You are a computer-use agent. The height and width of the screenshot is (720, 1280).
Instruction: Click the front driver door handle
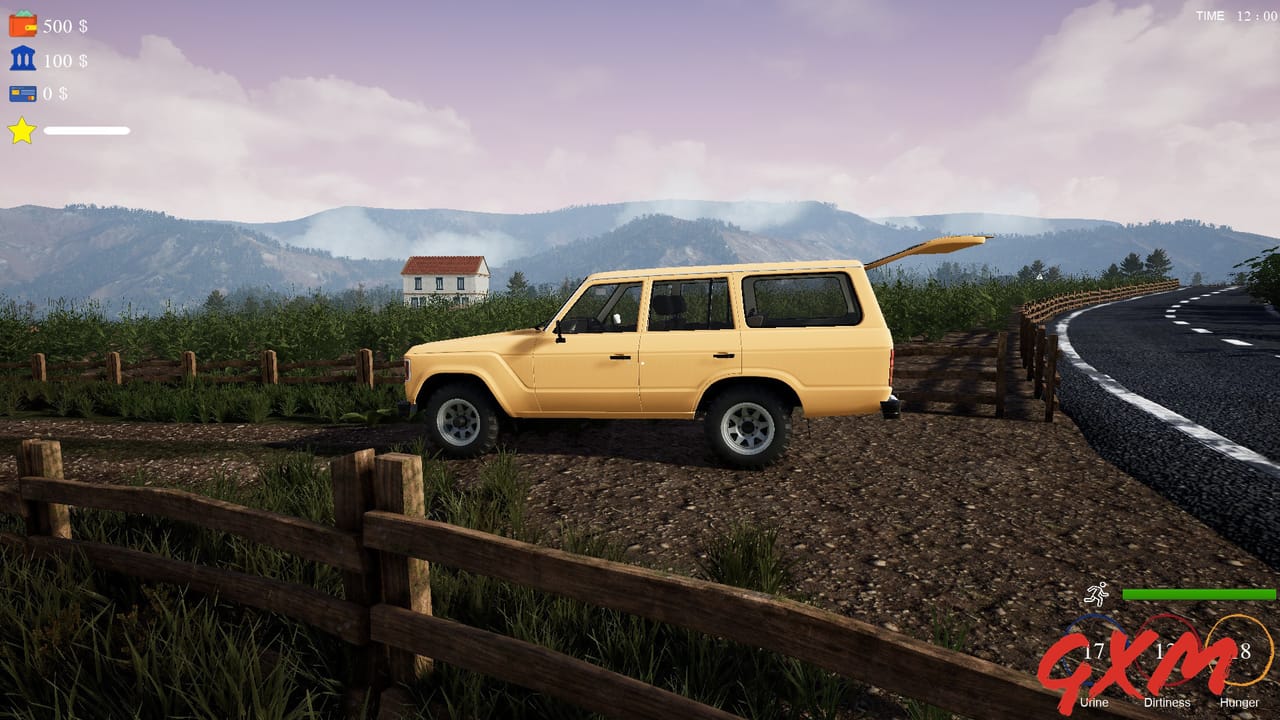tap(620, 356)
